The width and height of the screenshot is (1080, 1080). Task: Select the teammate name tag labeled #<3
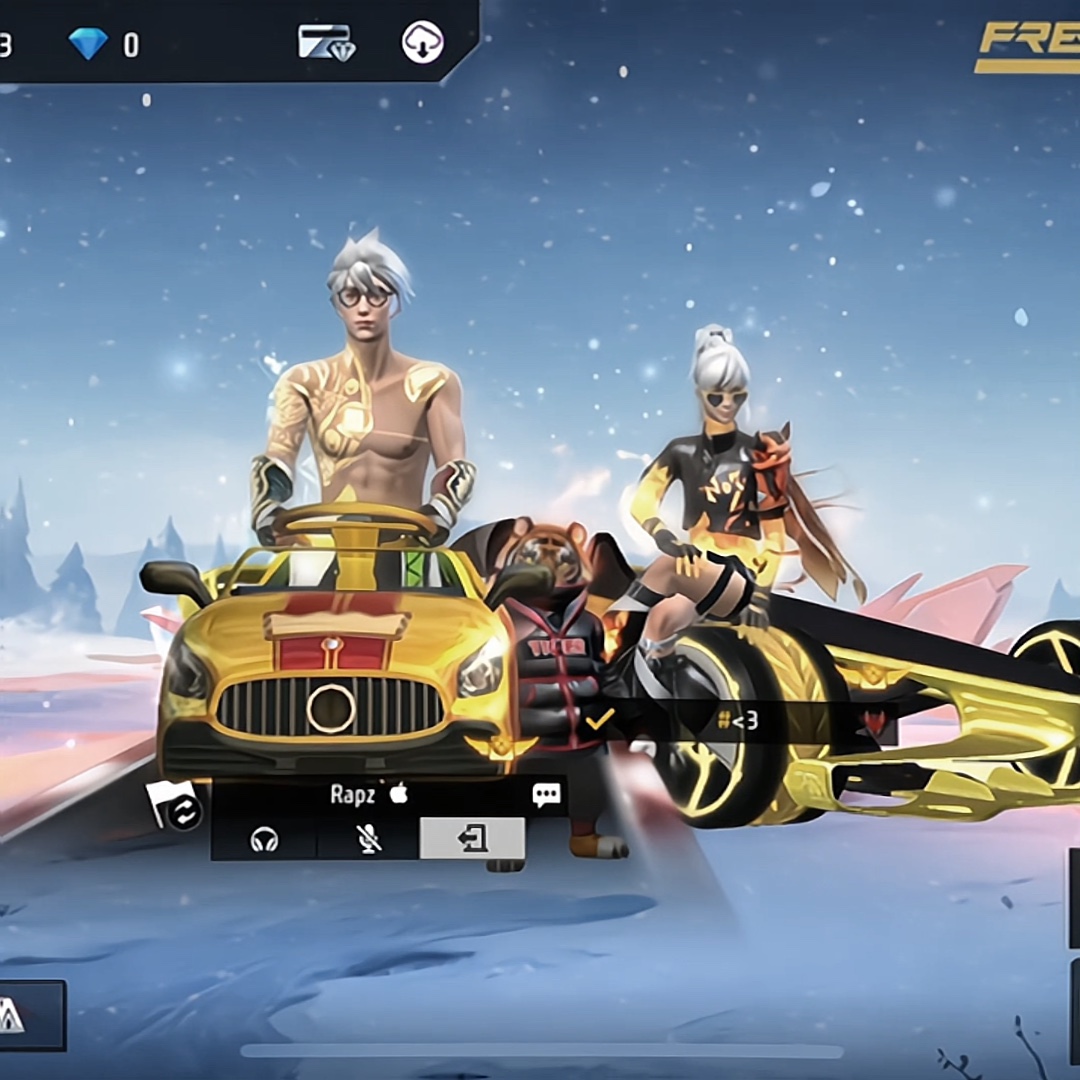click(738, 720)
